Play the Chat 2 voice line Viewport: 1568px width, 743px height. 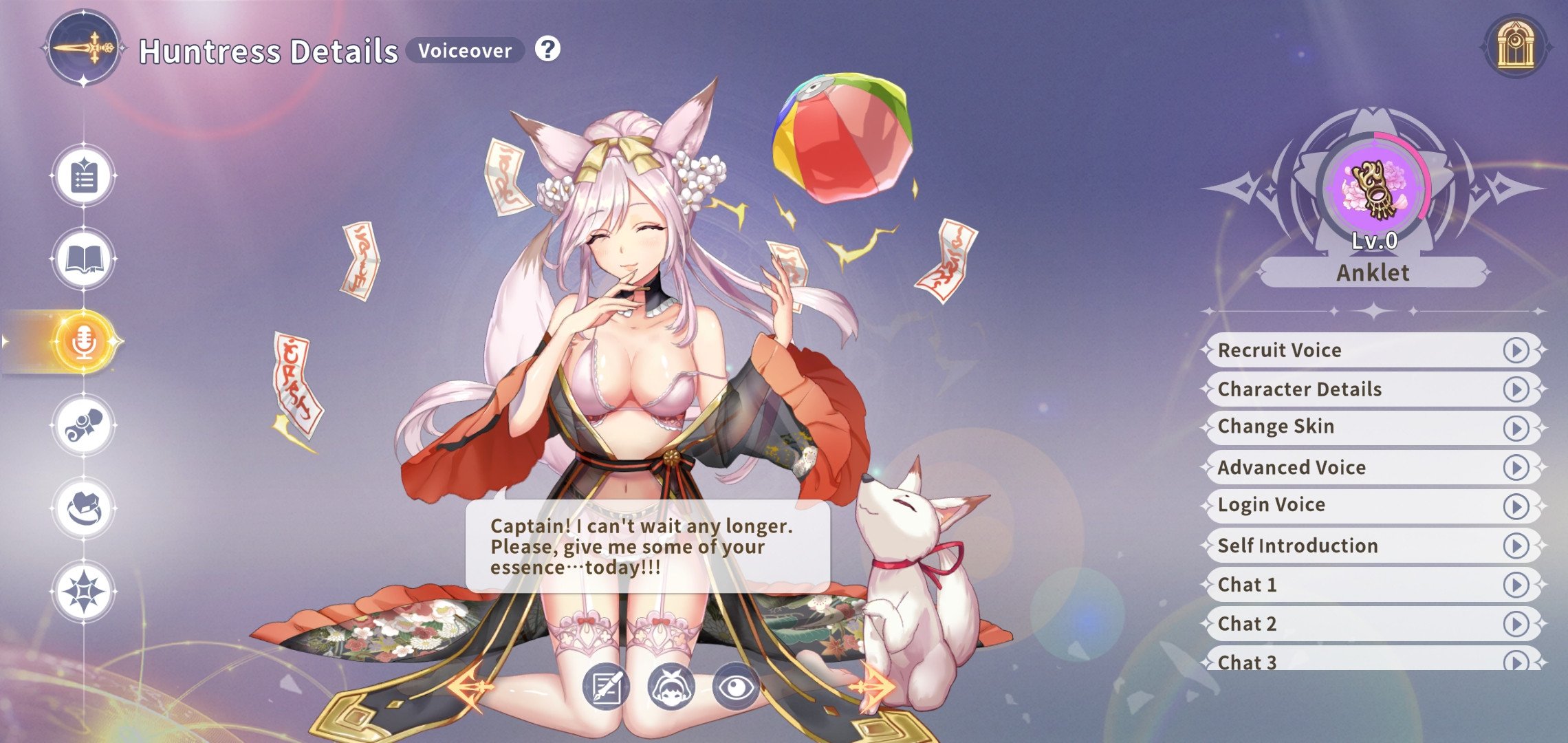[x=1515, y=624]
